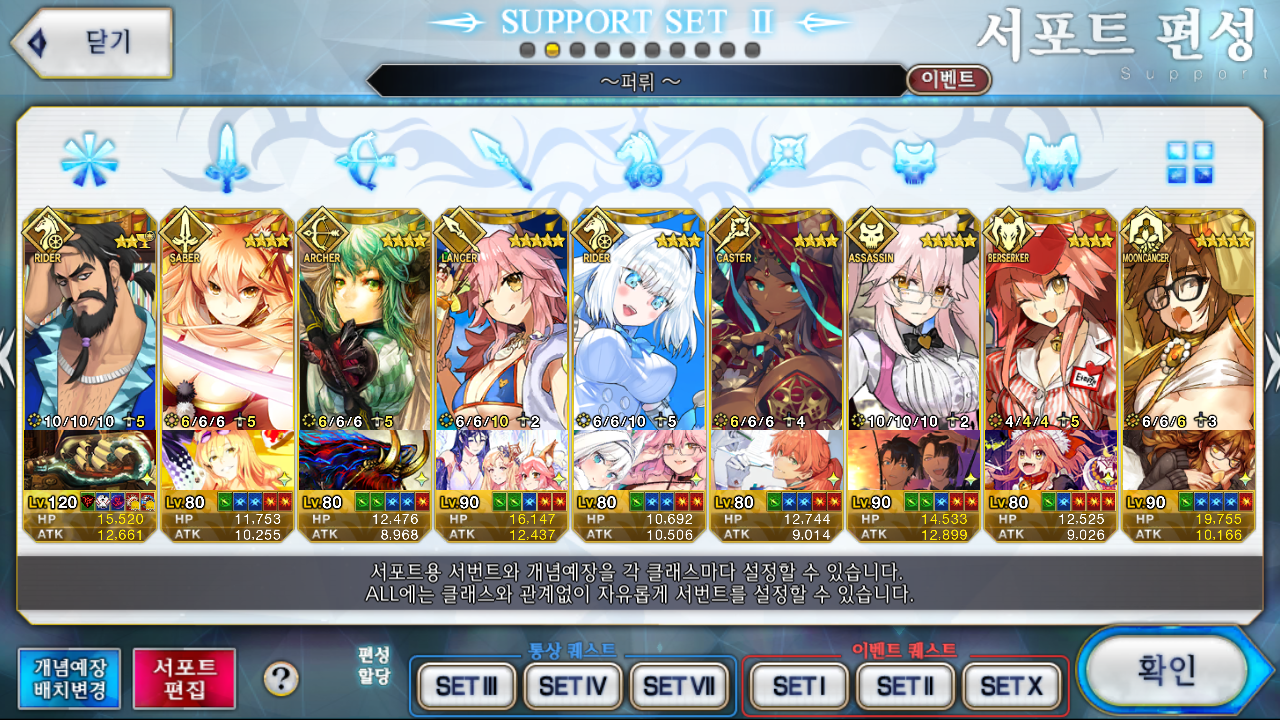1280x720 pixels.
Task: Choose event quest SET I
Action: (798, 686)
